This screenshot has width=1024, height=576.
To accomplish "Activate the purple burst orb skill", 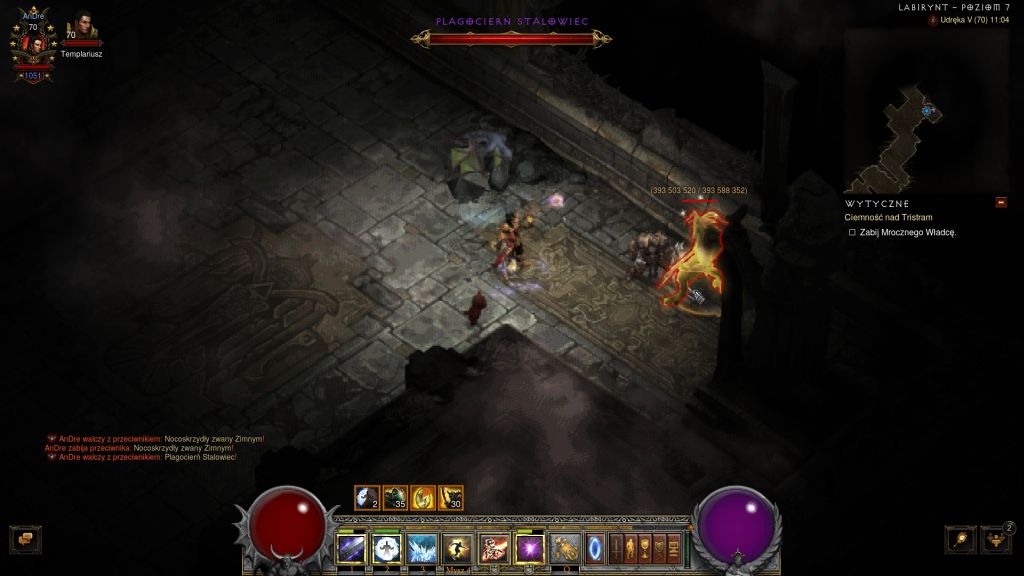I will pos(527,548).
